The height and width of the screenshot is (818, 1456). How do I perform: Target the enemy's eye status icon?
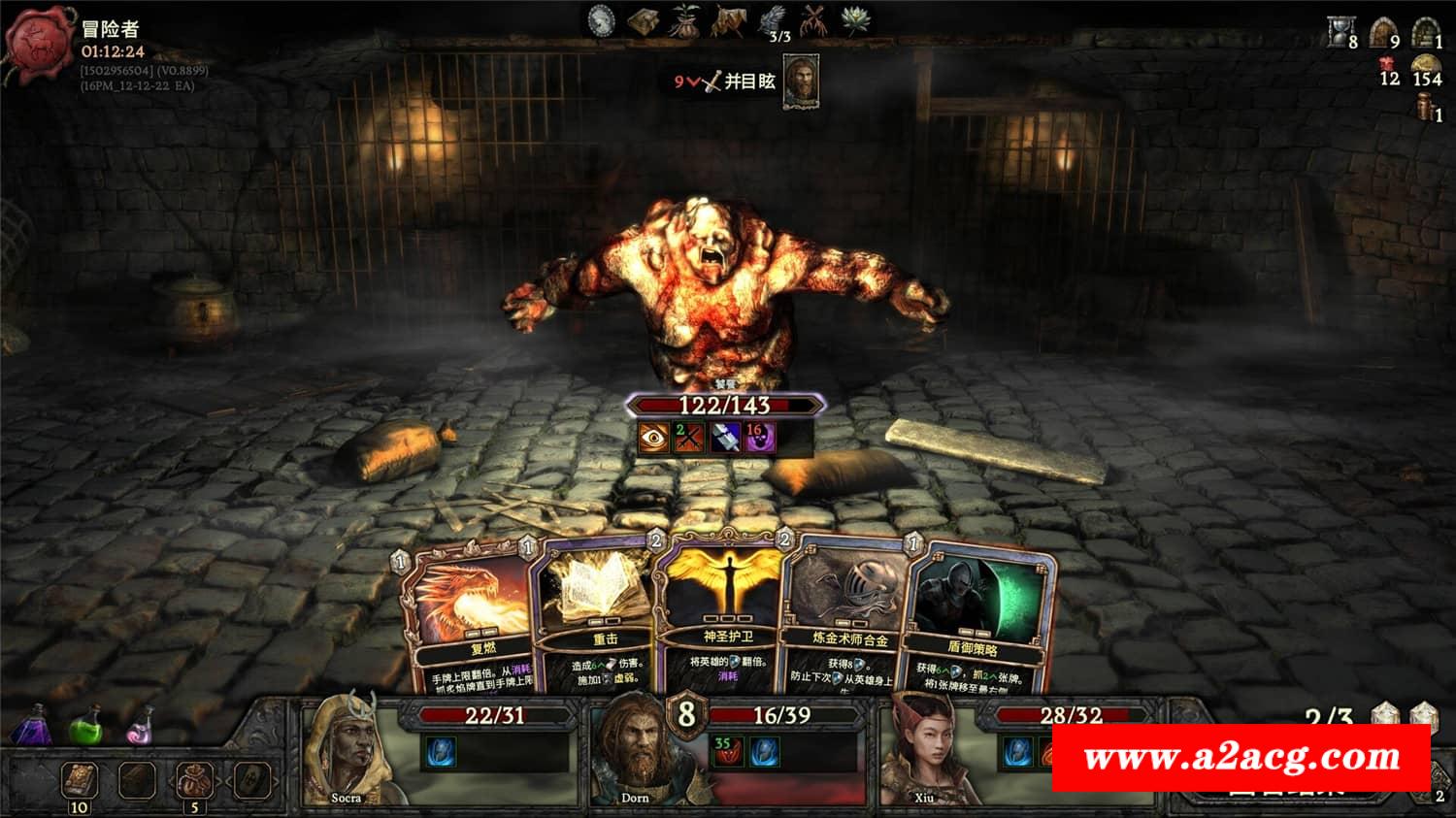[653, 438]
